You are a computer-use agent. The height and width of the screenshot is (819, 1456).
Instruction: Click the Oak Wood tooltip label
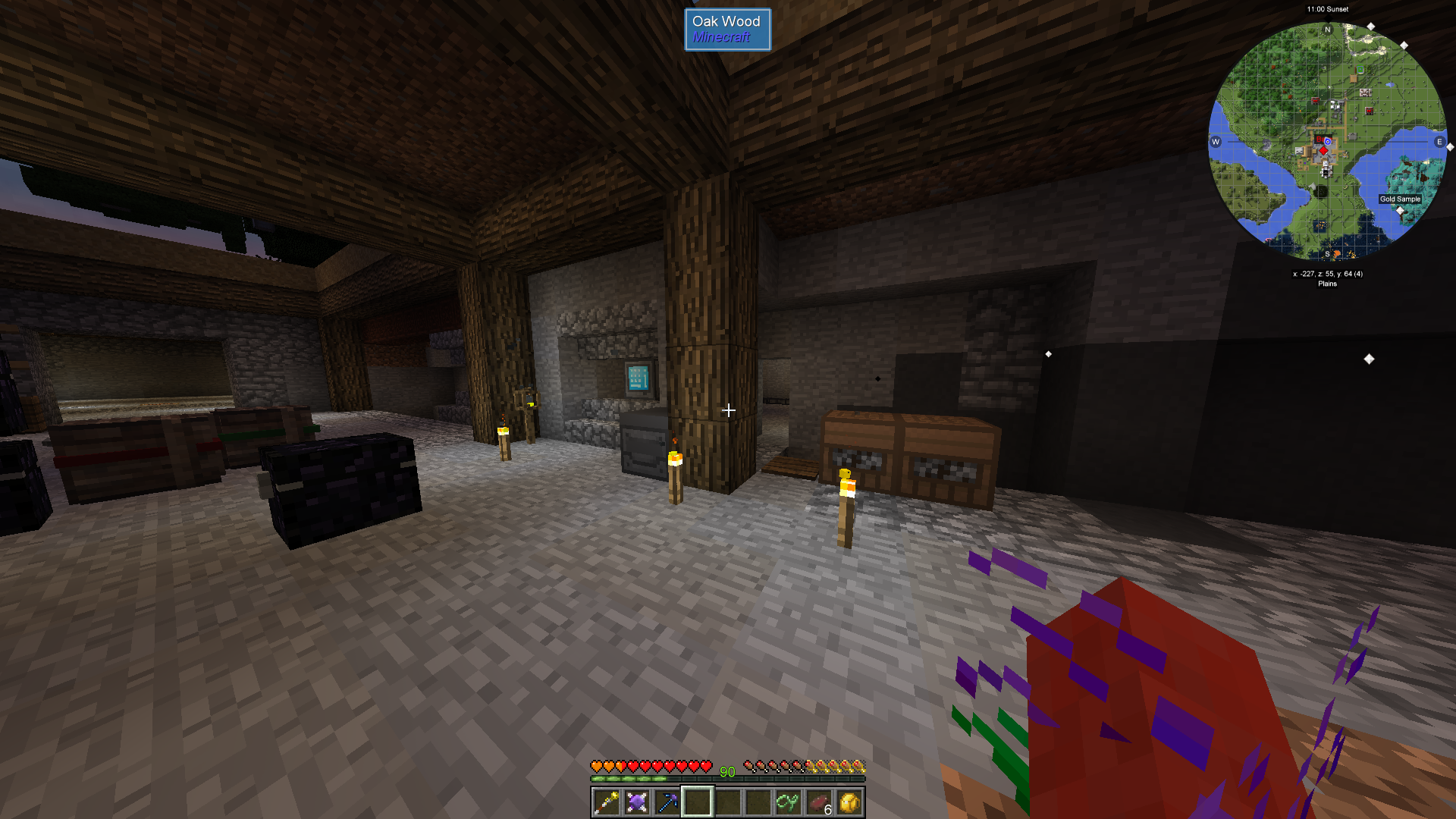(x=726, y=22)
